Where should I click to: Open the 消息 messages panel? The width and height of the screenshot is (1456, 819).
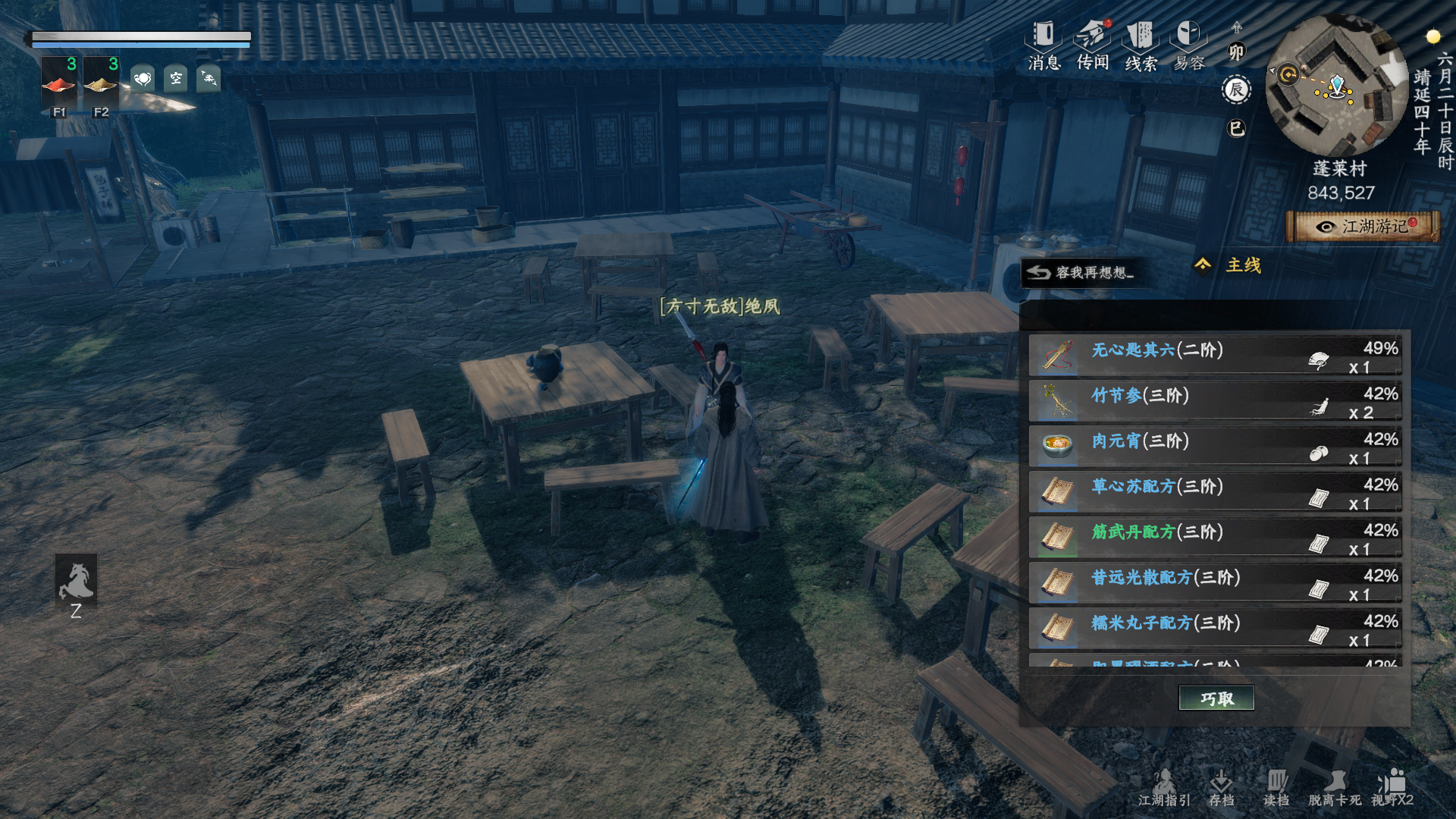pos(1043,45)
